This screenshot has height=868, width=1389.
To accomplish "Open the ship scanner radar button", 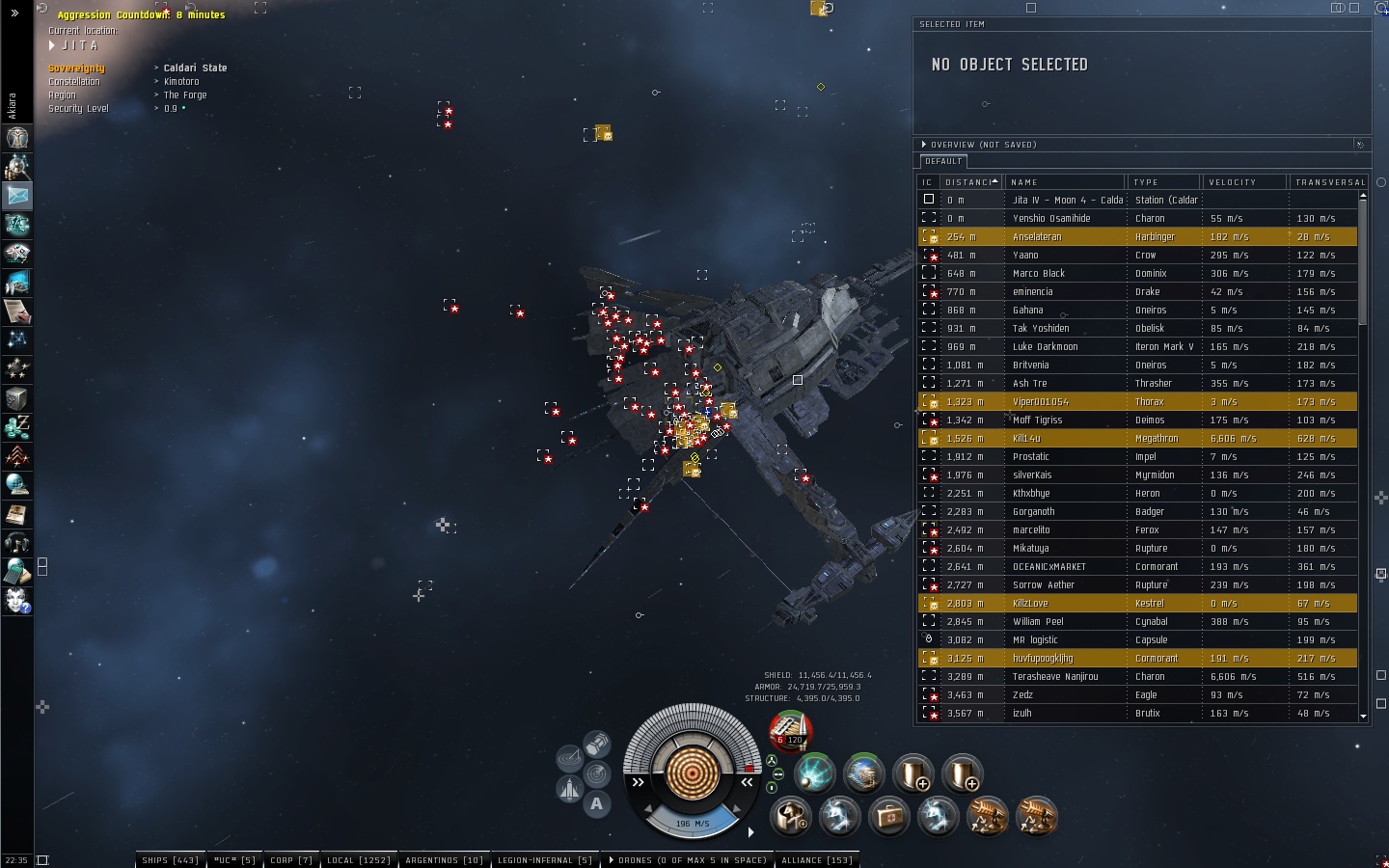I will point(596,773).
